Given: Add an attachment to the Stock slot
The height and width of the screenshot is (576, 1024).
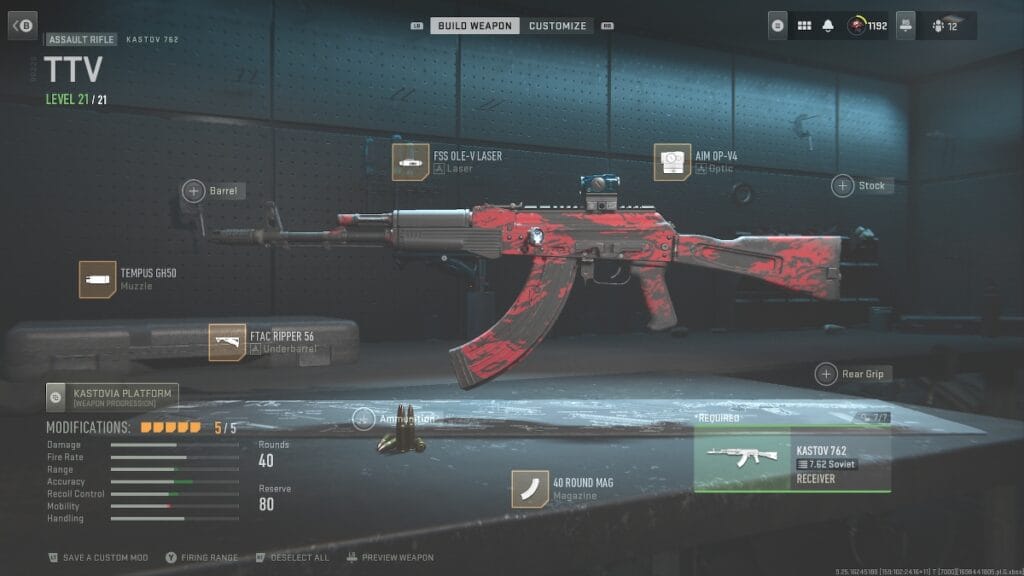Looking at the screenshot, I should pyautogui.click(x=843, y=185).
